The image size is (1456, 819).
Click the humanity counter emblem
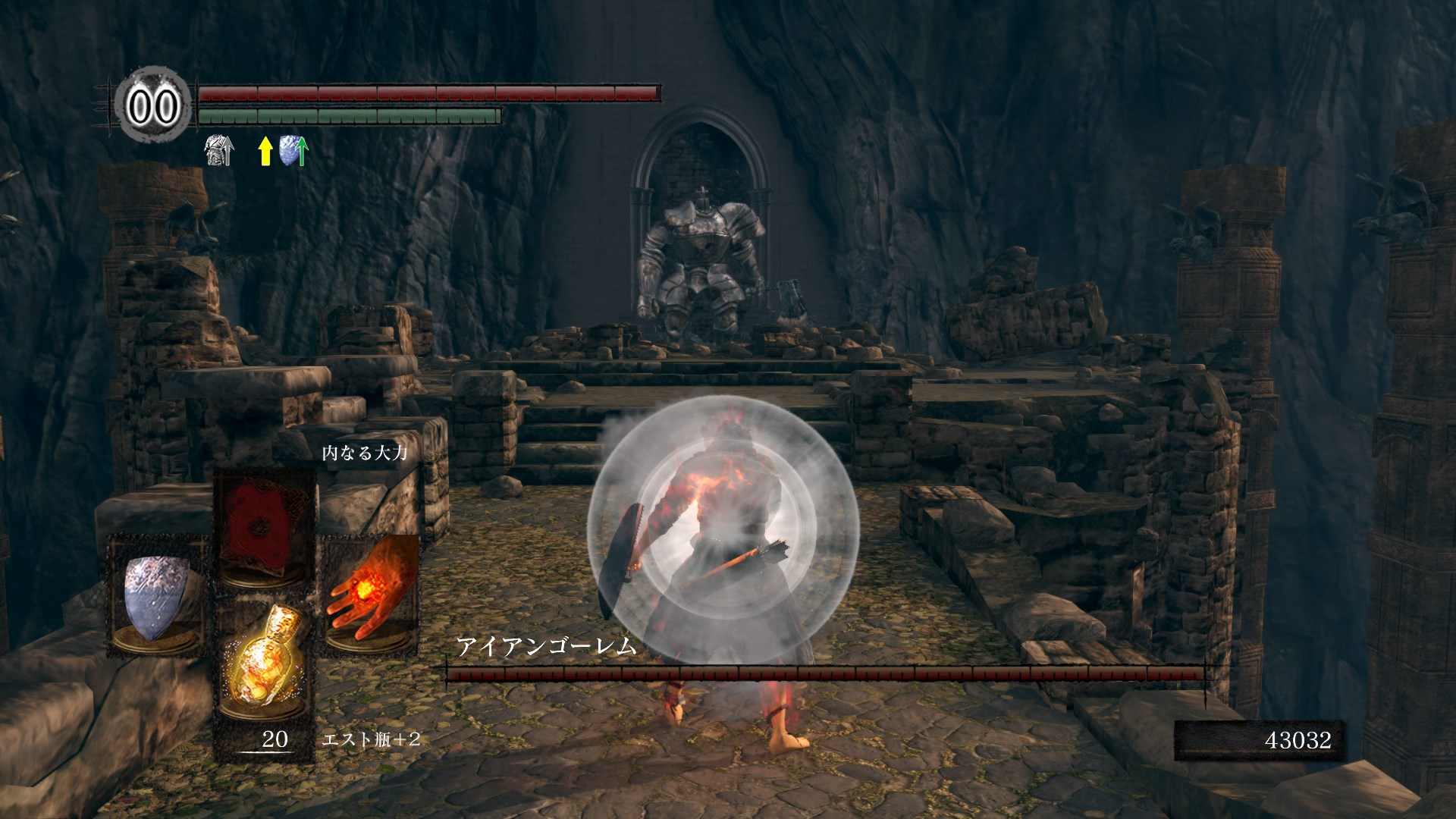[x=153, y=106]
